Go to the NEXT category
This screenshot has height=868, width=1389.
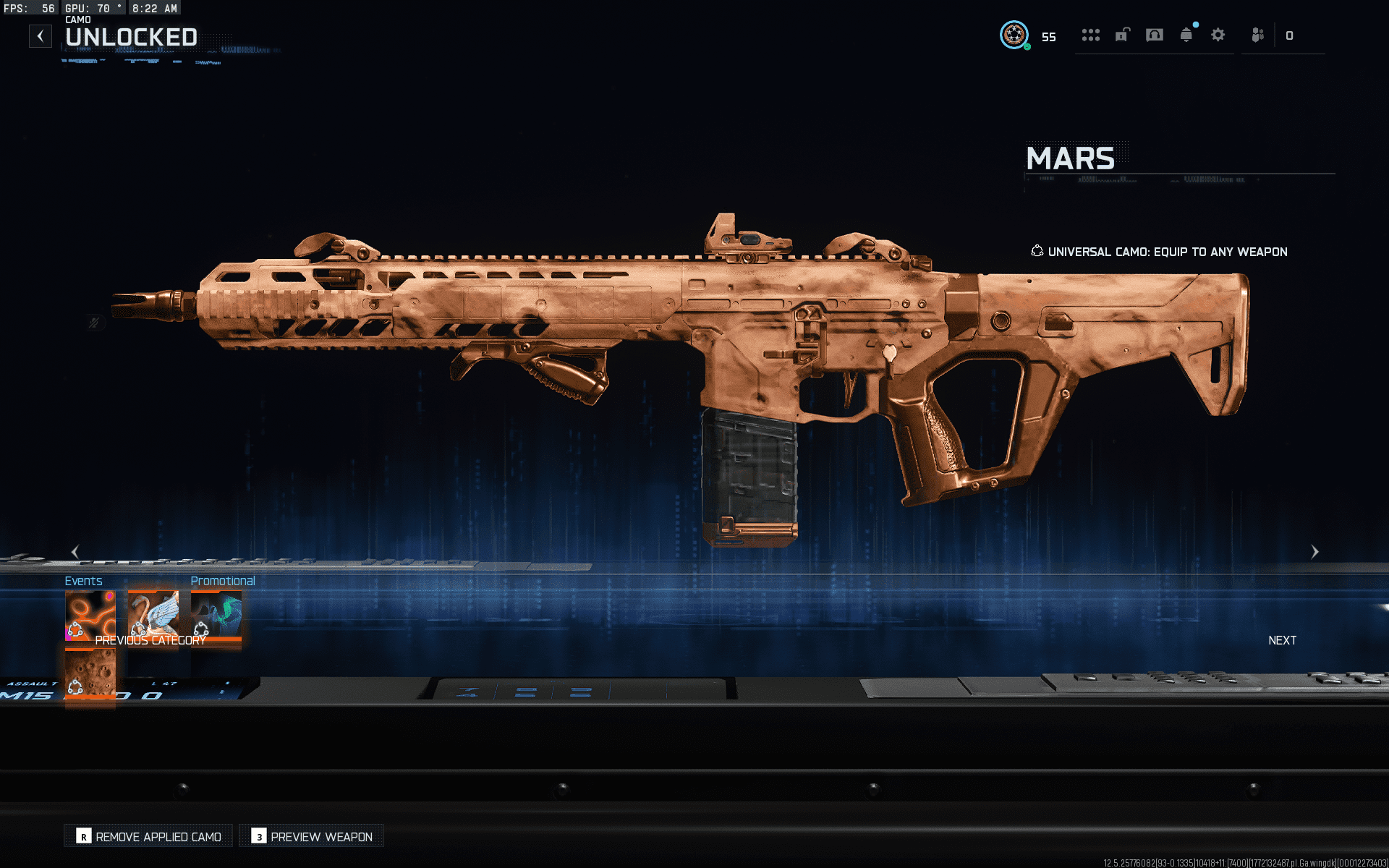tap(1282, 640)
